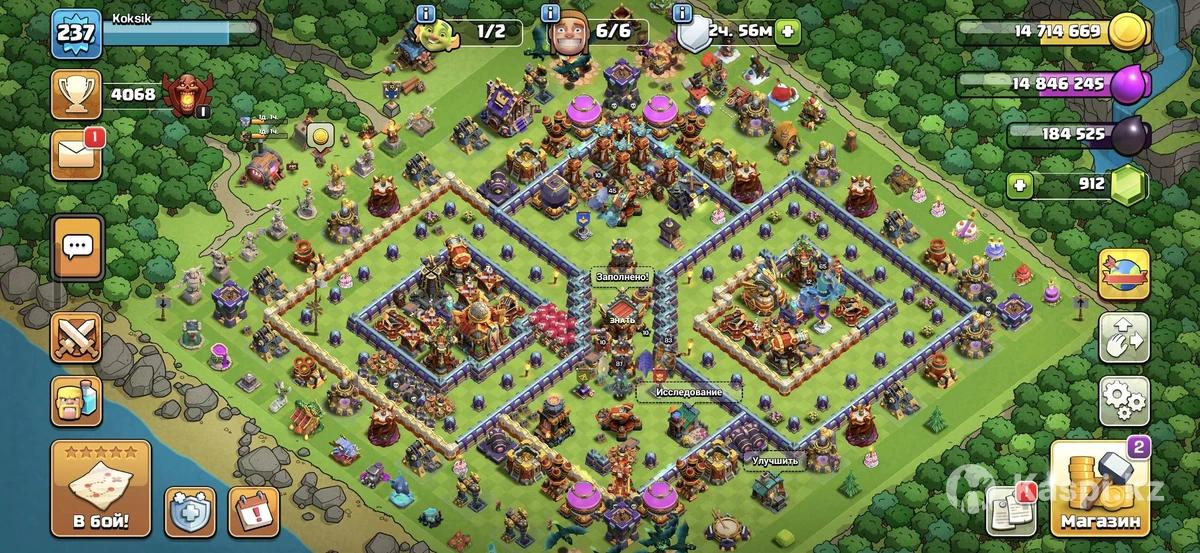
Task: Buy gems with the plus beside 912
Action: 1019,184
